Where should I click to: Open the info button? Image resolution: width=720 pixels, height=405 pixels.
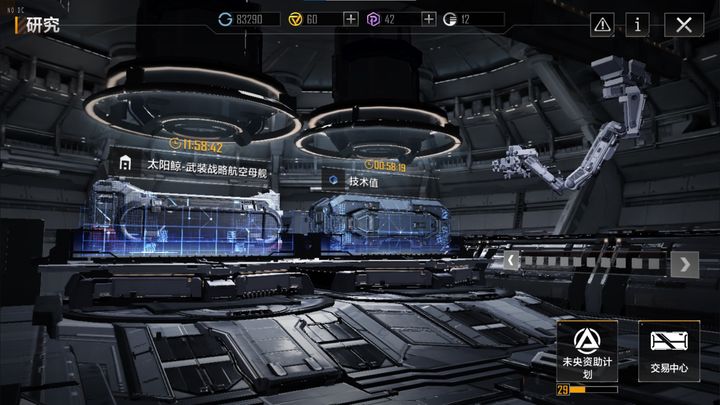click(x=640, y=24)
